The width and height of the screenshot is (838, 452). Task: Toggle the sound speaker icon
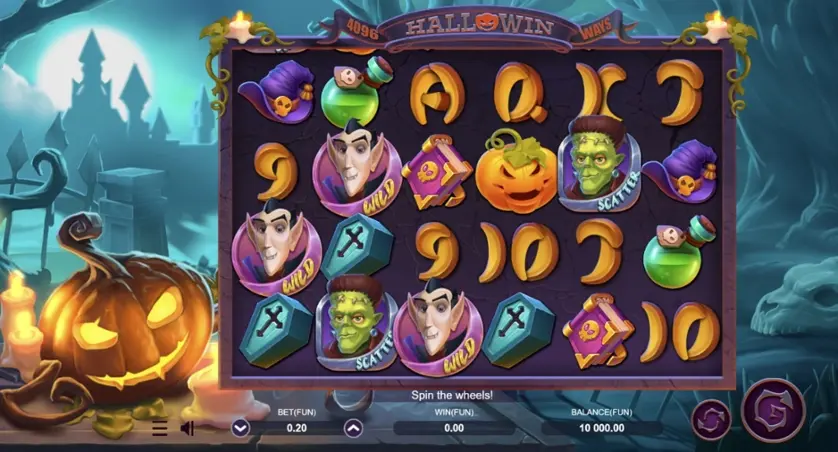tap(187, 428)
